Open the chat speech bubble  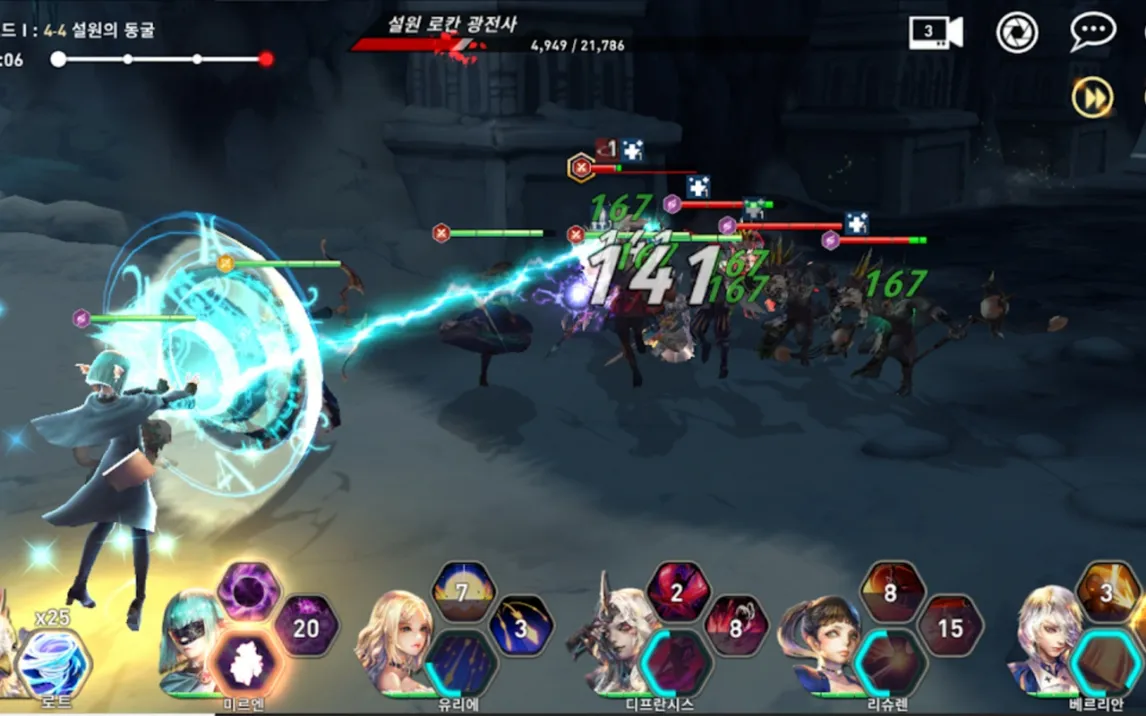(1092, 32)
